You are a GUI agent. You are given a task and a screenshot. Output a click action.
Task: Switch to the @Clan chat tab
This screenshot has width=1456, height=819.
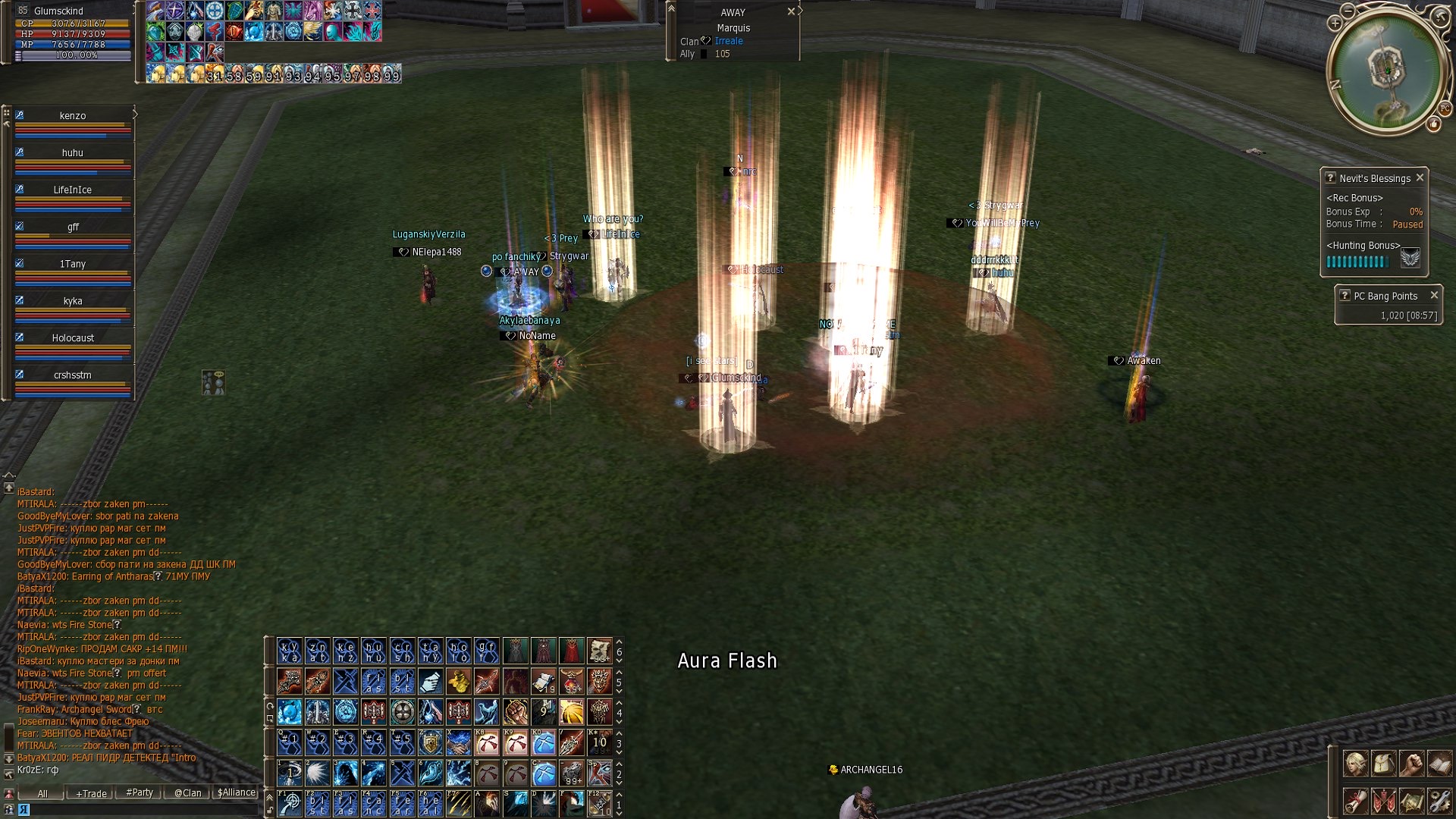tap(188, 793)
